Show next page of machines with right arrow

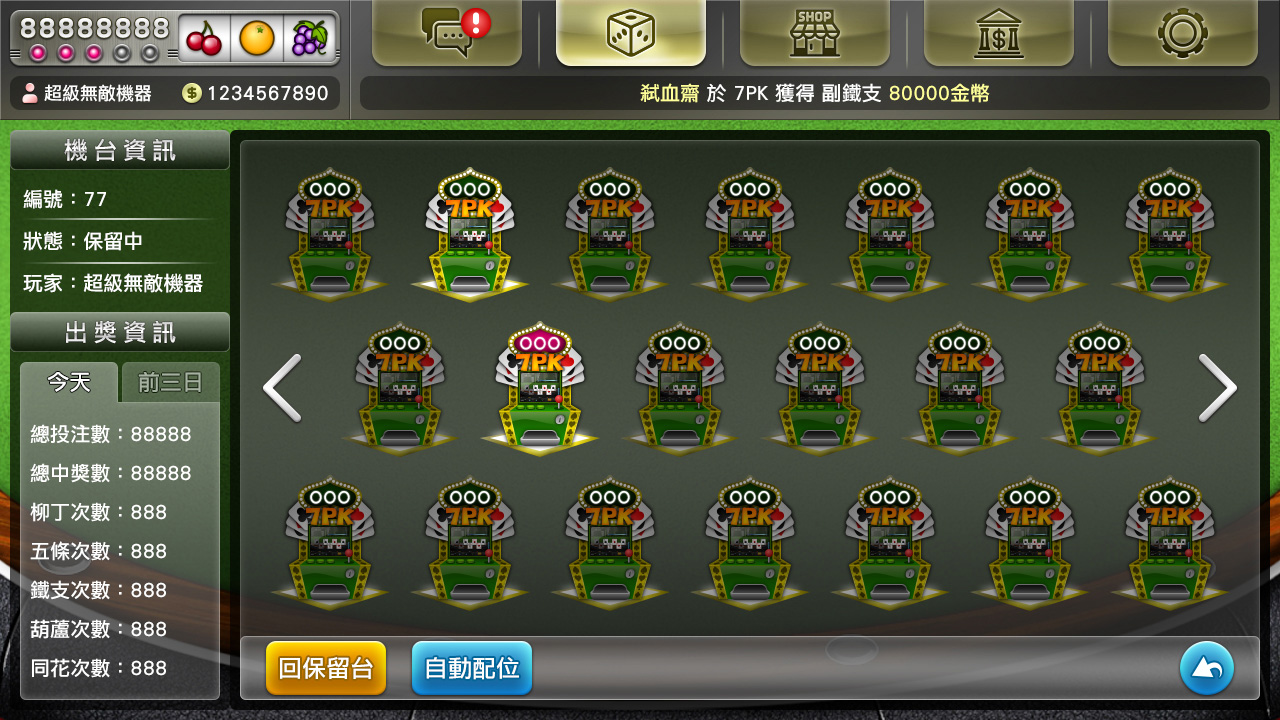(x=1217, y=388)
